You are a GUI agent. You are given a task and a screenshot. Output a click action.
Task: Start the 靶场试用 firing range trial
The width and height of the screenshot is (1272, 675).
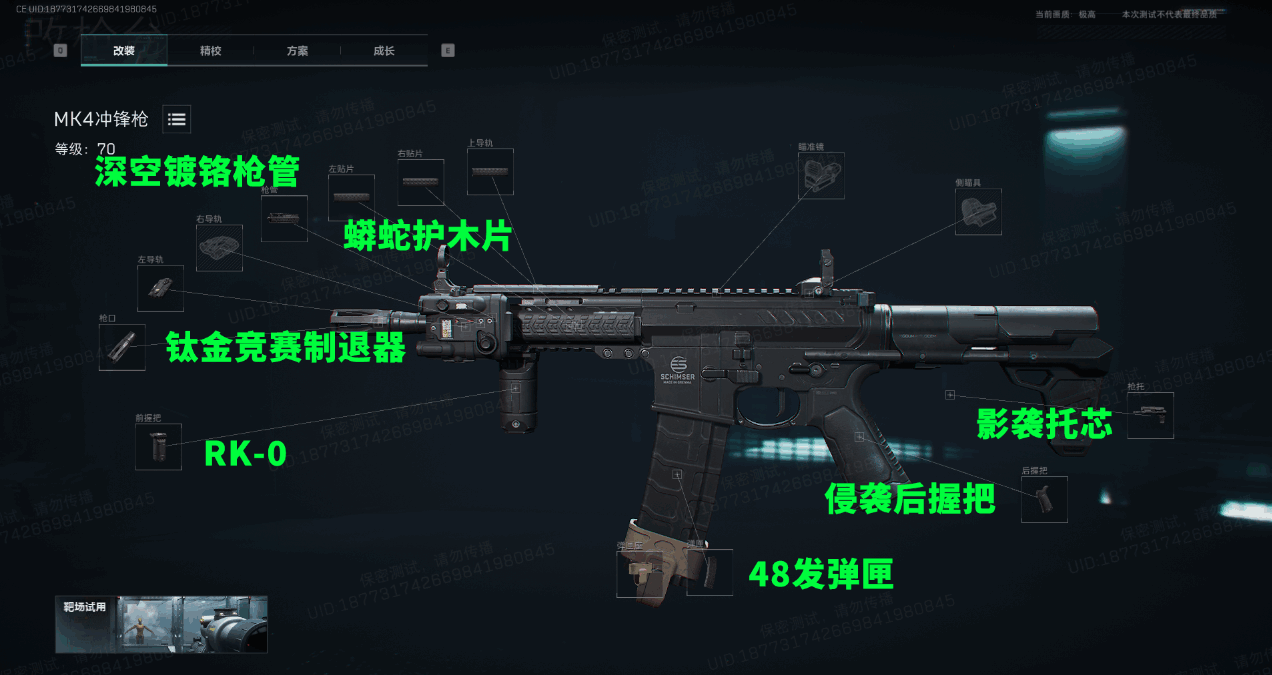[161, 625]
